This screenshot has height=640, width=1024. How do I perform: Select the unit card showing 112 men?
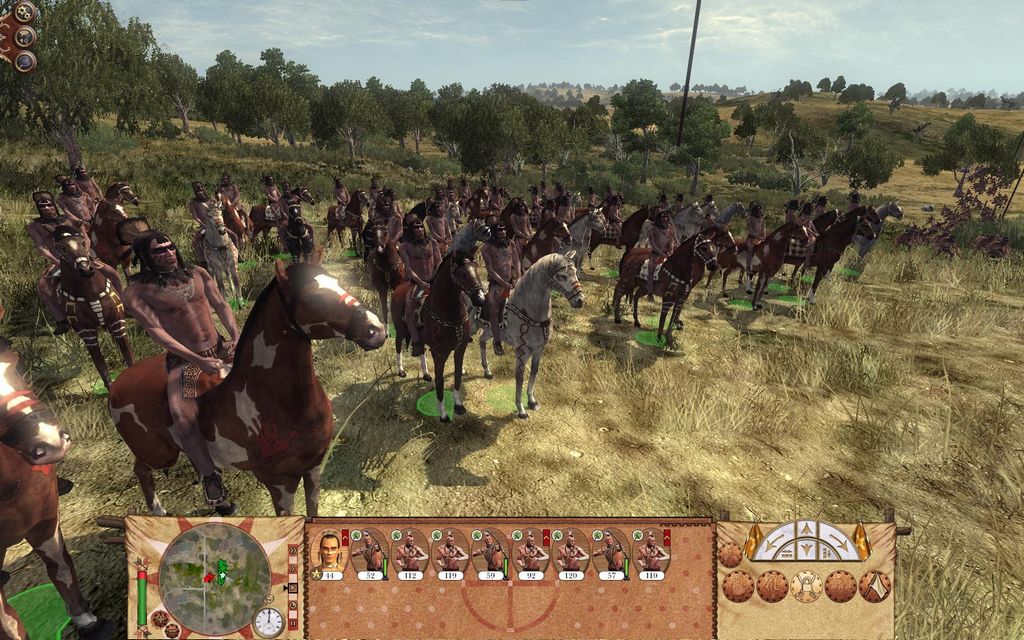coord(409,553)
